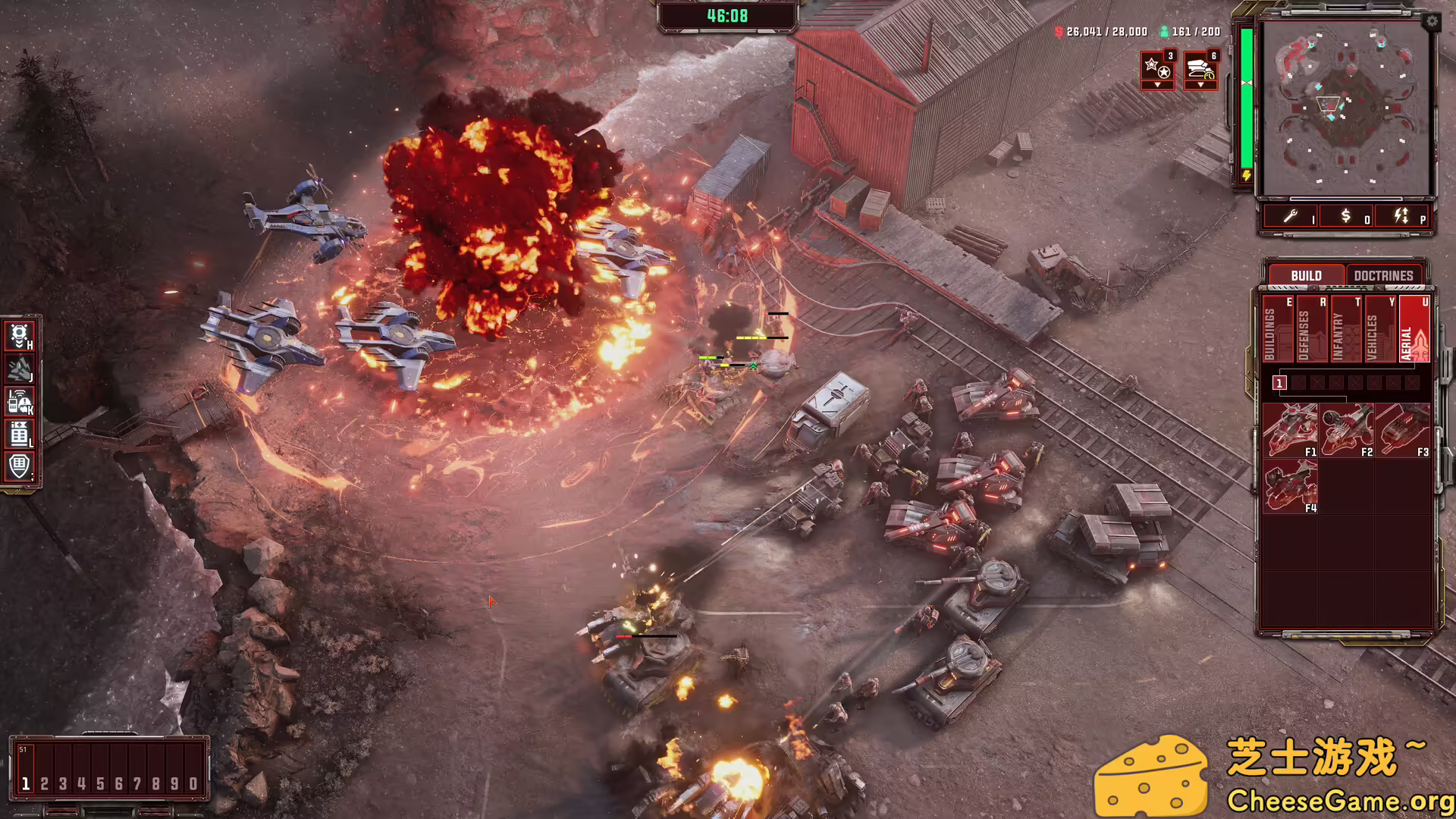
Task: Click the reinforcement building icon bound to L
Action: point(20,430)
